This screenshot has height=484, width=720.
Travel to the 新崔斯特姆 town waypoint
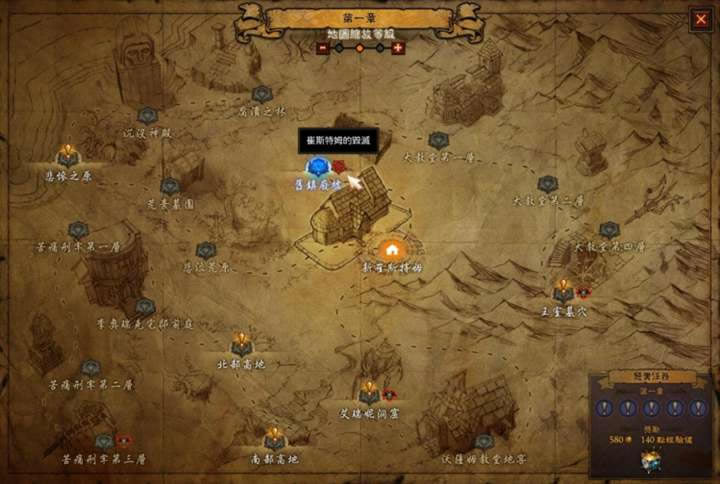pyautogui.click(x=391, y=249)
